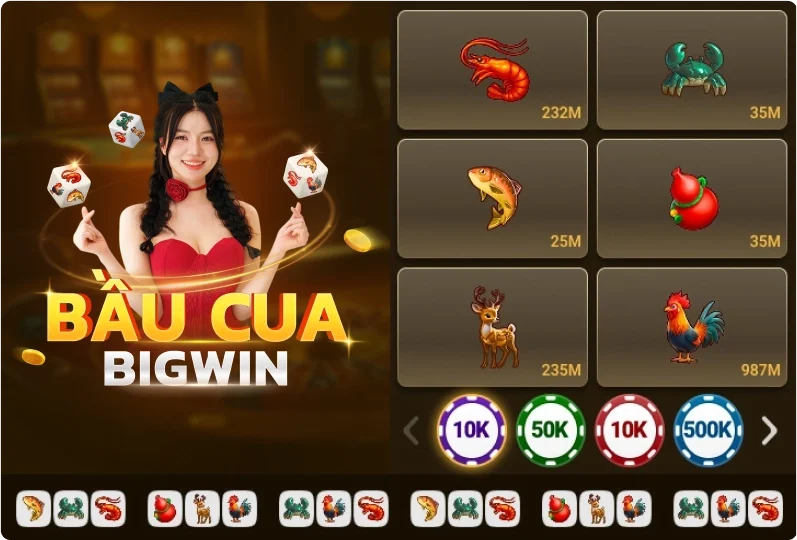Click the left arrow beside the chips
This screenshot has height=540, width=797.
411,431
